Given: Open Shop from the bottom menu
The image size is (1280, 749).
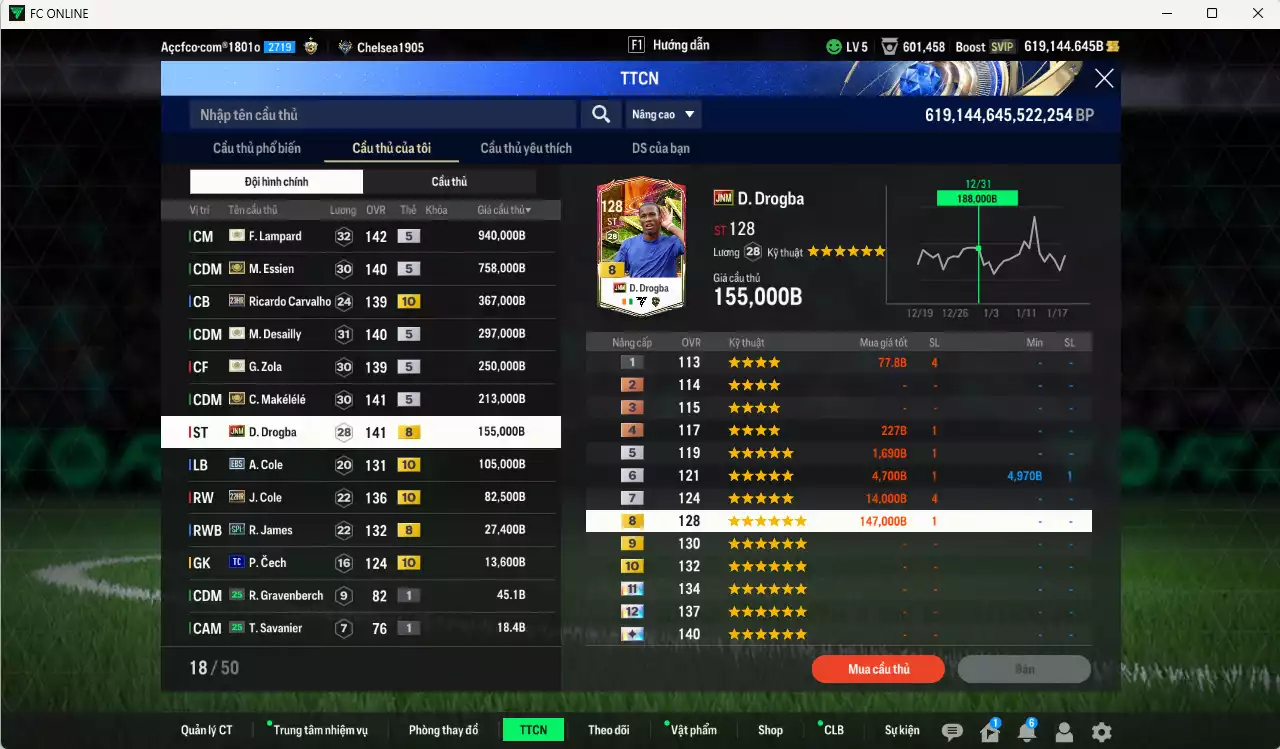Looking at the screenshot, I should [770, 729].
